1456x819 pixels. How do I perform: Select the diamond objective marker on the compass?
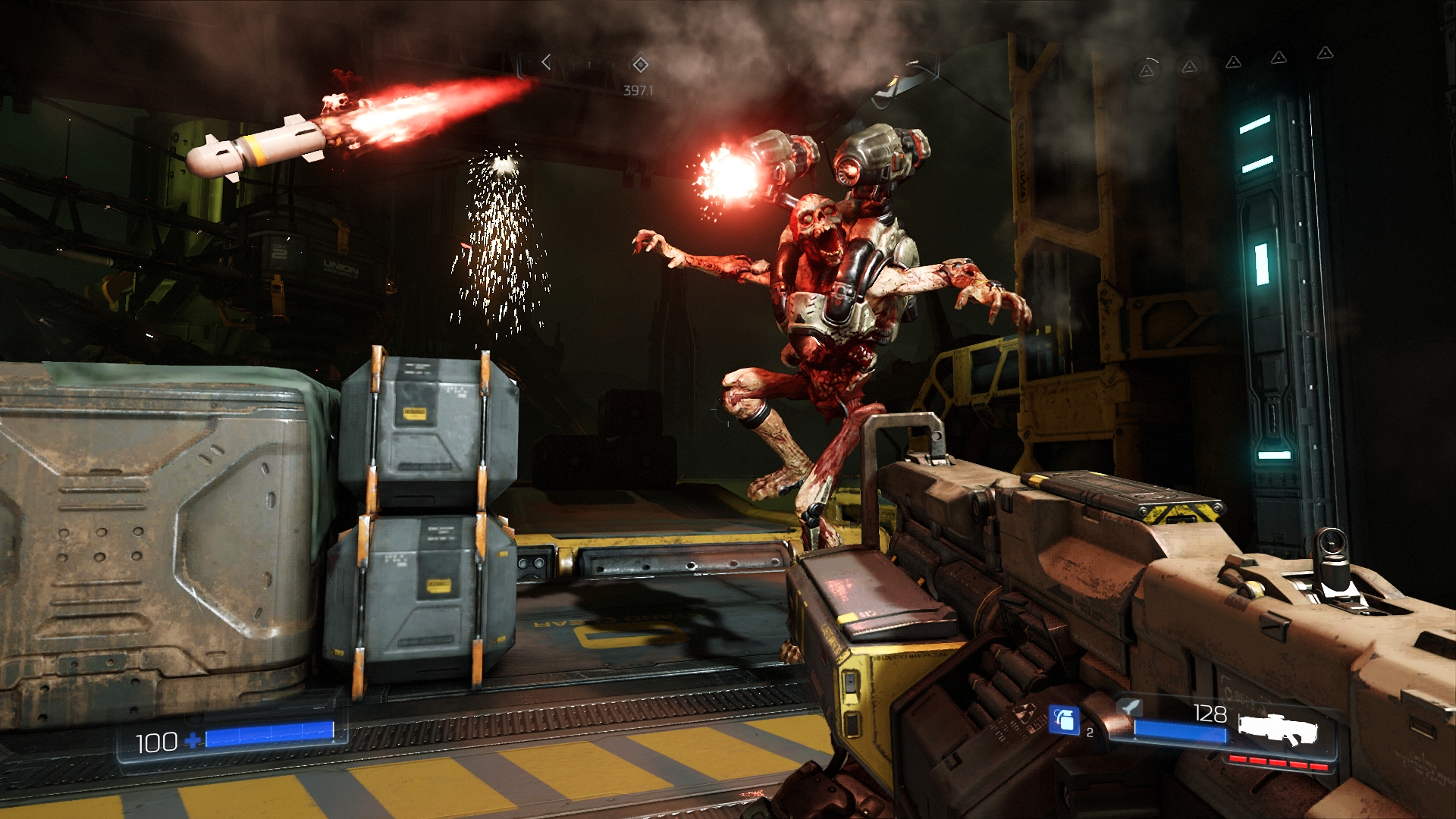(x=640, y=64)
